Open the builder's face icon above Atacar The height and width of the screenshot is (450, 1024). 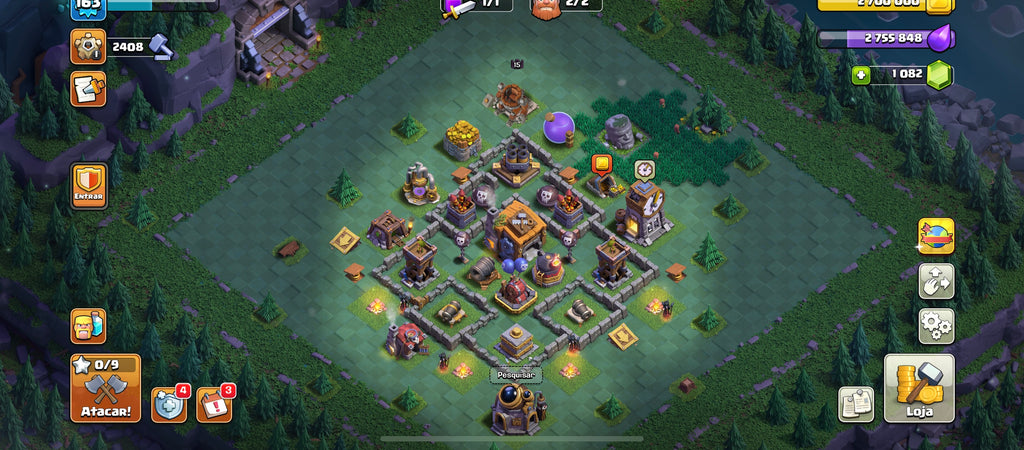click(x=88, y=326)
